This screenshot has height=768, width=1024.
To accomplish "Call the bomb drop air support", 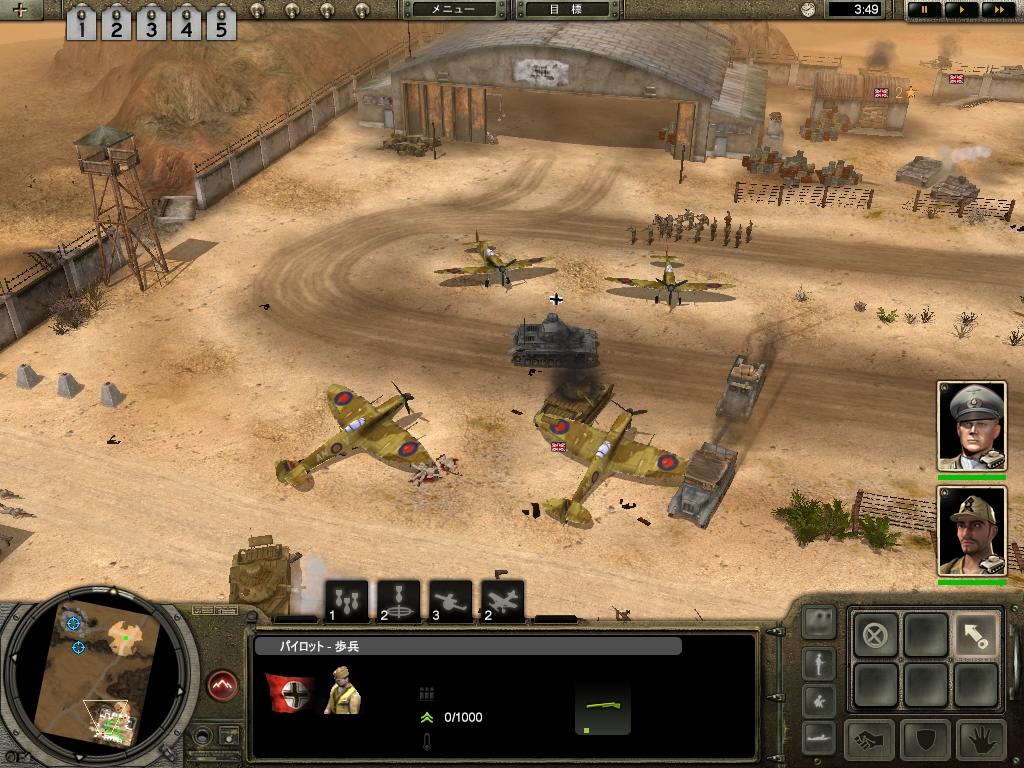I will pos(347,600).
